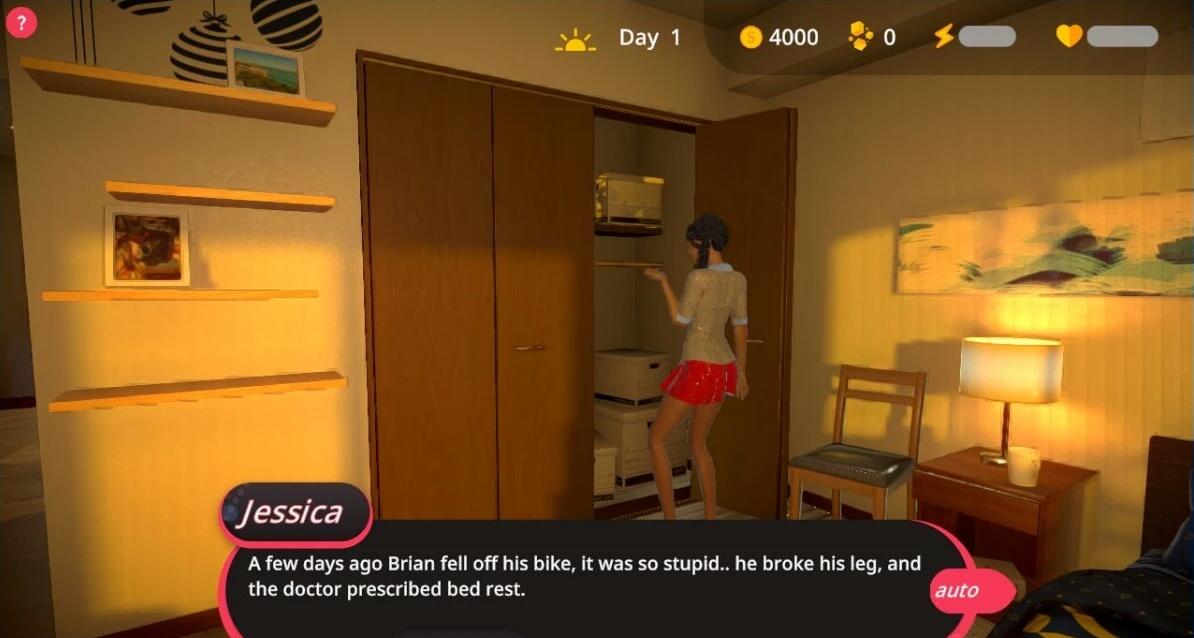
Task: Toggle the auto dialogue advance button
Action: pyautogui.click(x=955, y=591)
